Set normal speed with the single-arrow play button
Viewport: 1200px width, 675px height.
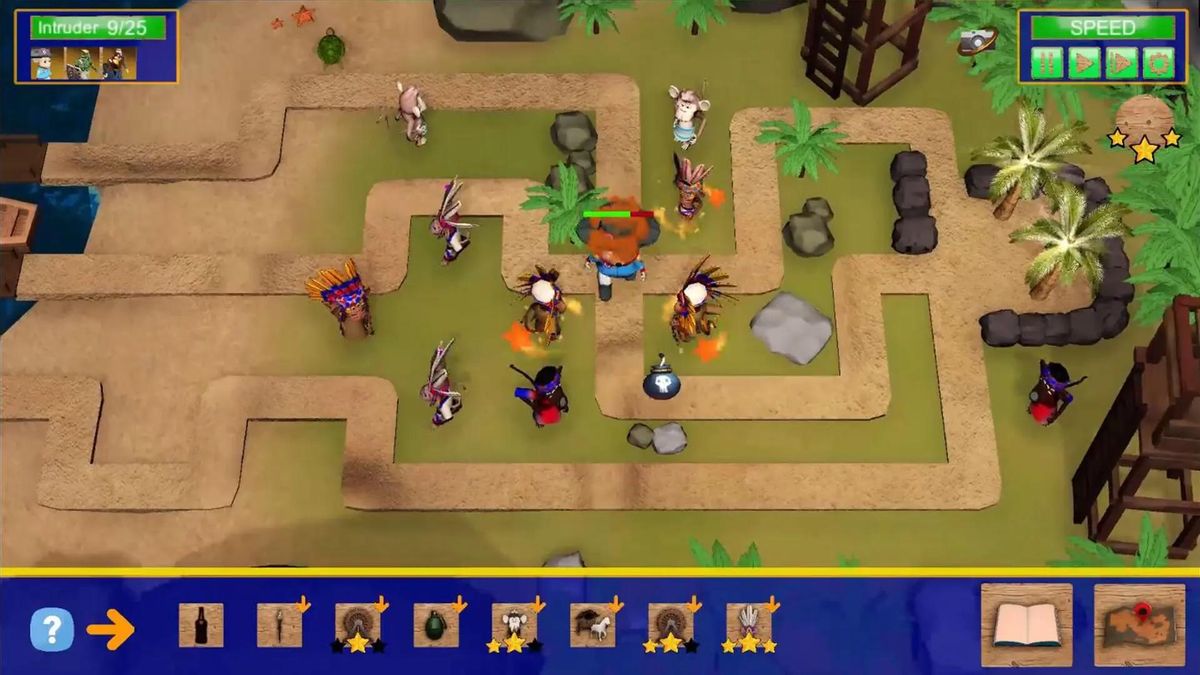1084,62
